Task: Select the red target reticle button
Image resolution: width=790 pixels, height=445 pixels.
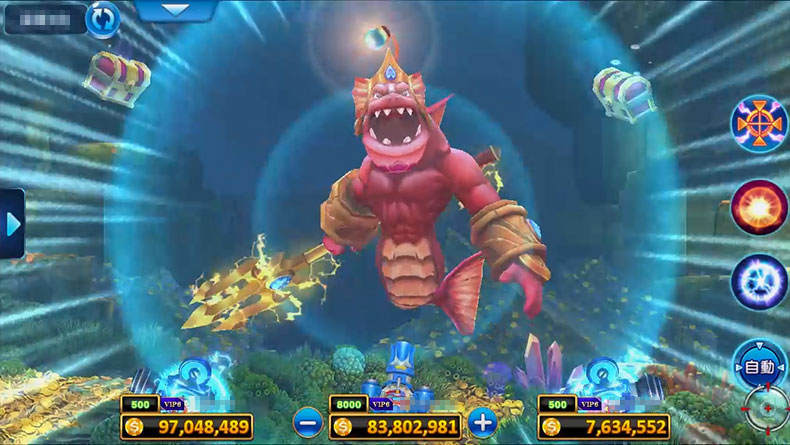Action: coord(767,410)
